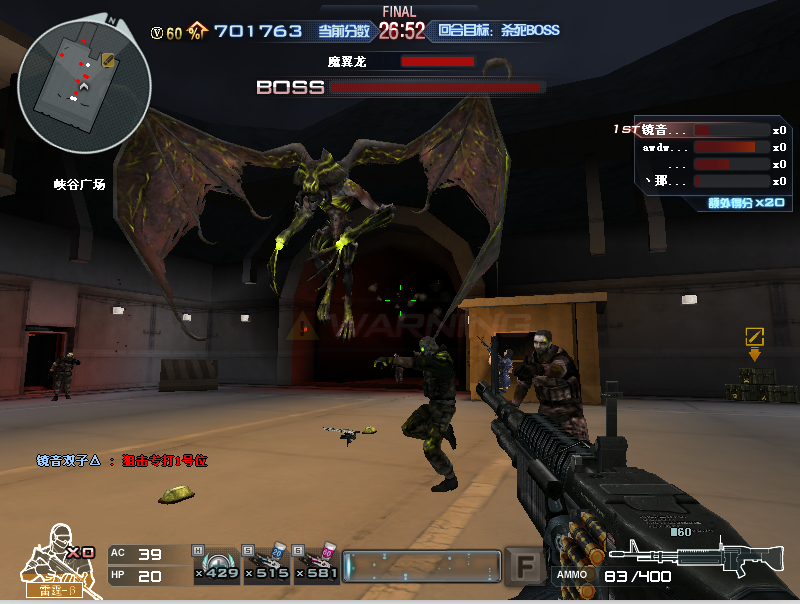
Task: Click the gold house icon beside the score
Action: (x=197, y=31)
